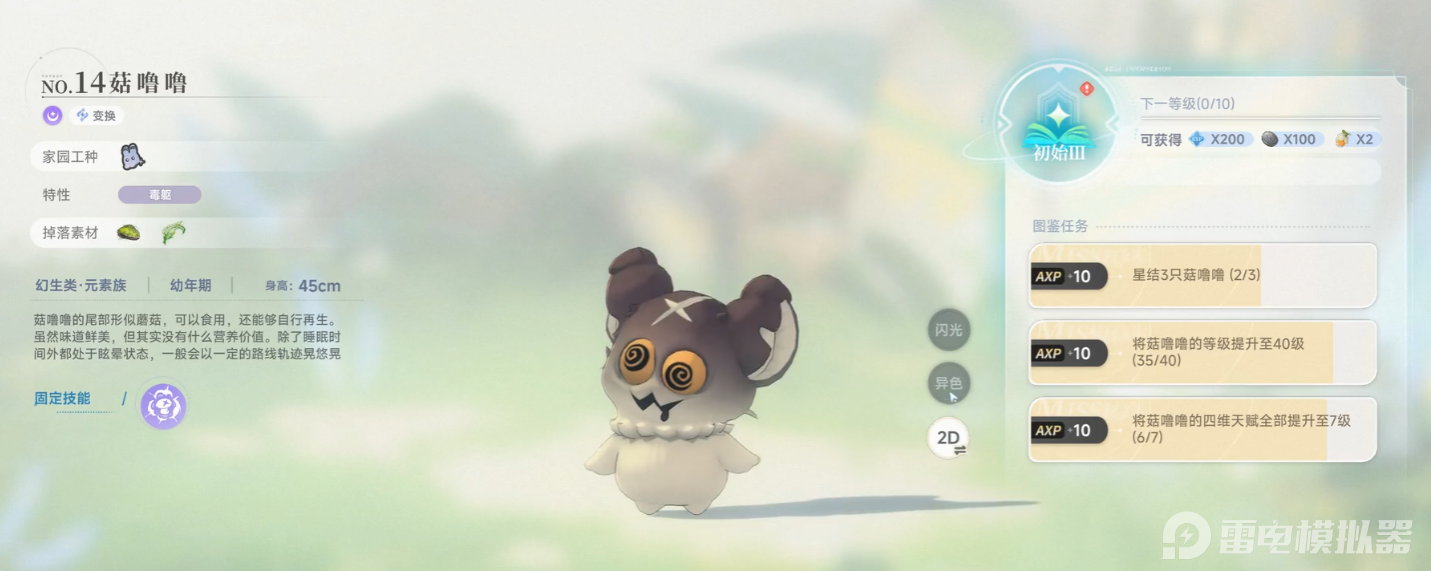Toggle the 异色 alternate color view
Screen dimensions: 1431x571
948,383
